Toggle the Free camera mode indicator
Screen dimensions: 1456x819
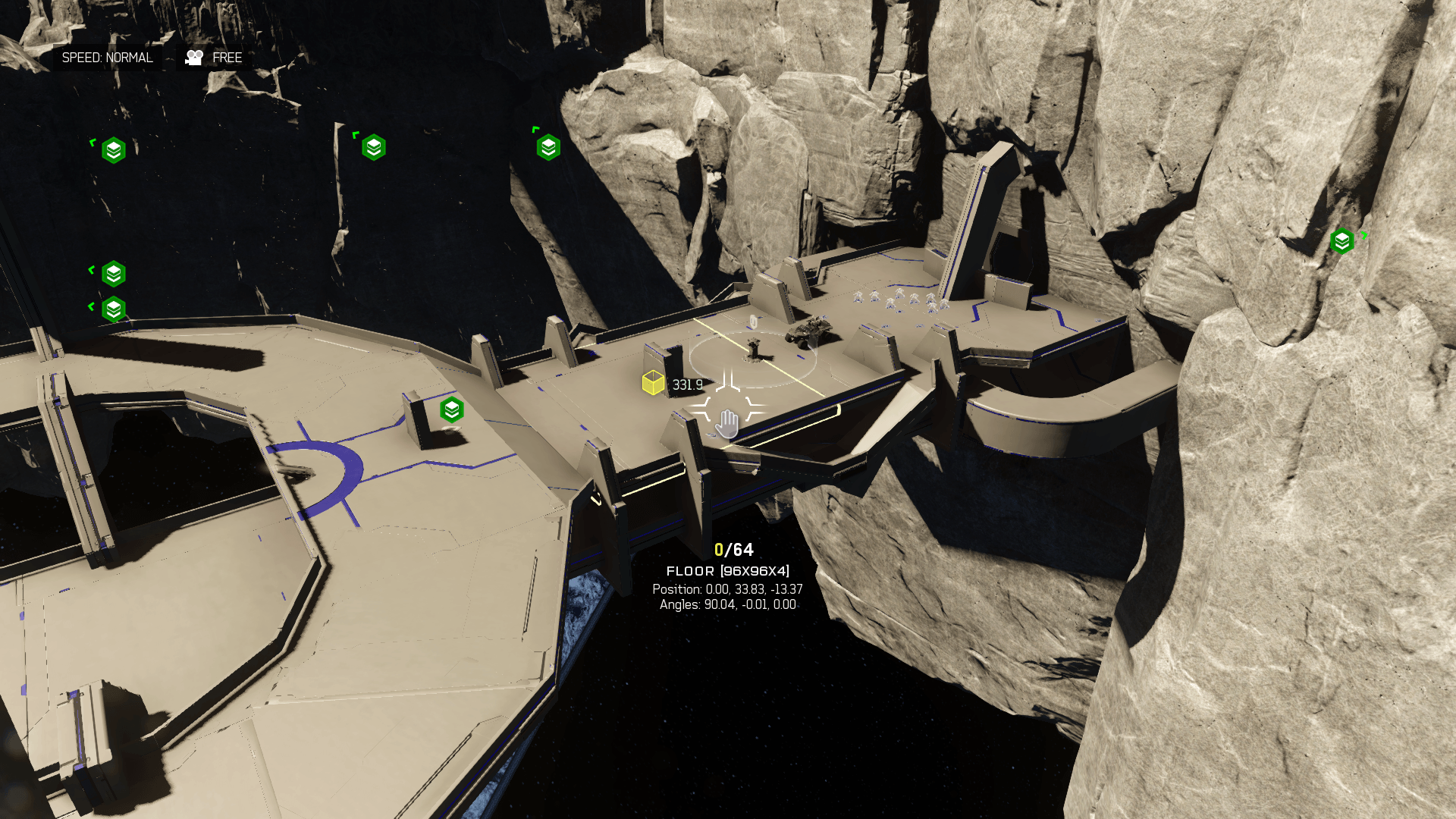(215, 58)
